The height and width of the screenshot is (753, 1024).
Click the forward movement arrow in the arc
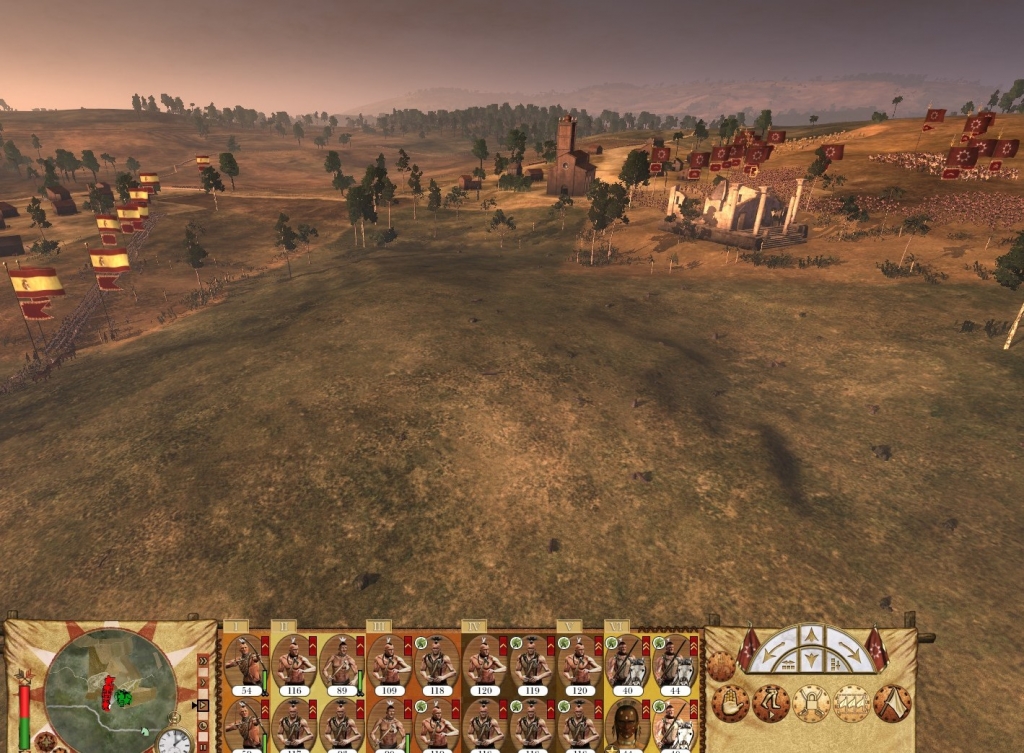click(812, 636)
